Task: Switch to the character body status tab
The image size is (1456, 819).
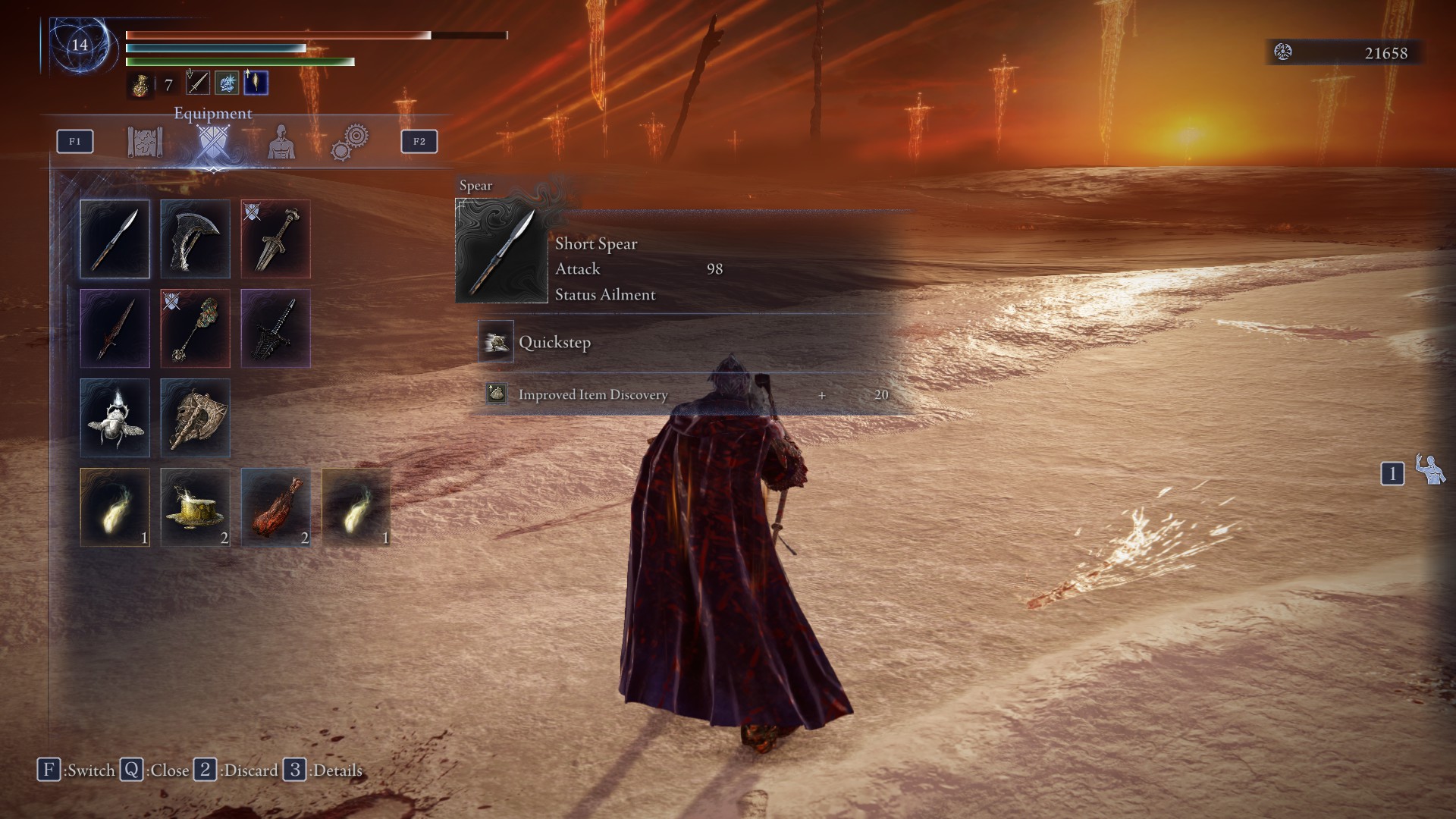Action: coord(281,142)
